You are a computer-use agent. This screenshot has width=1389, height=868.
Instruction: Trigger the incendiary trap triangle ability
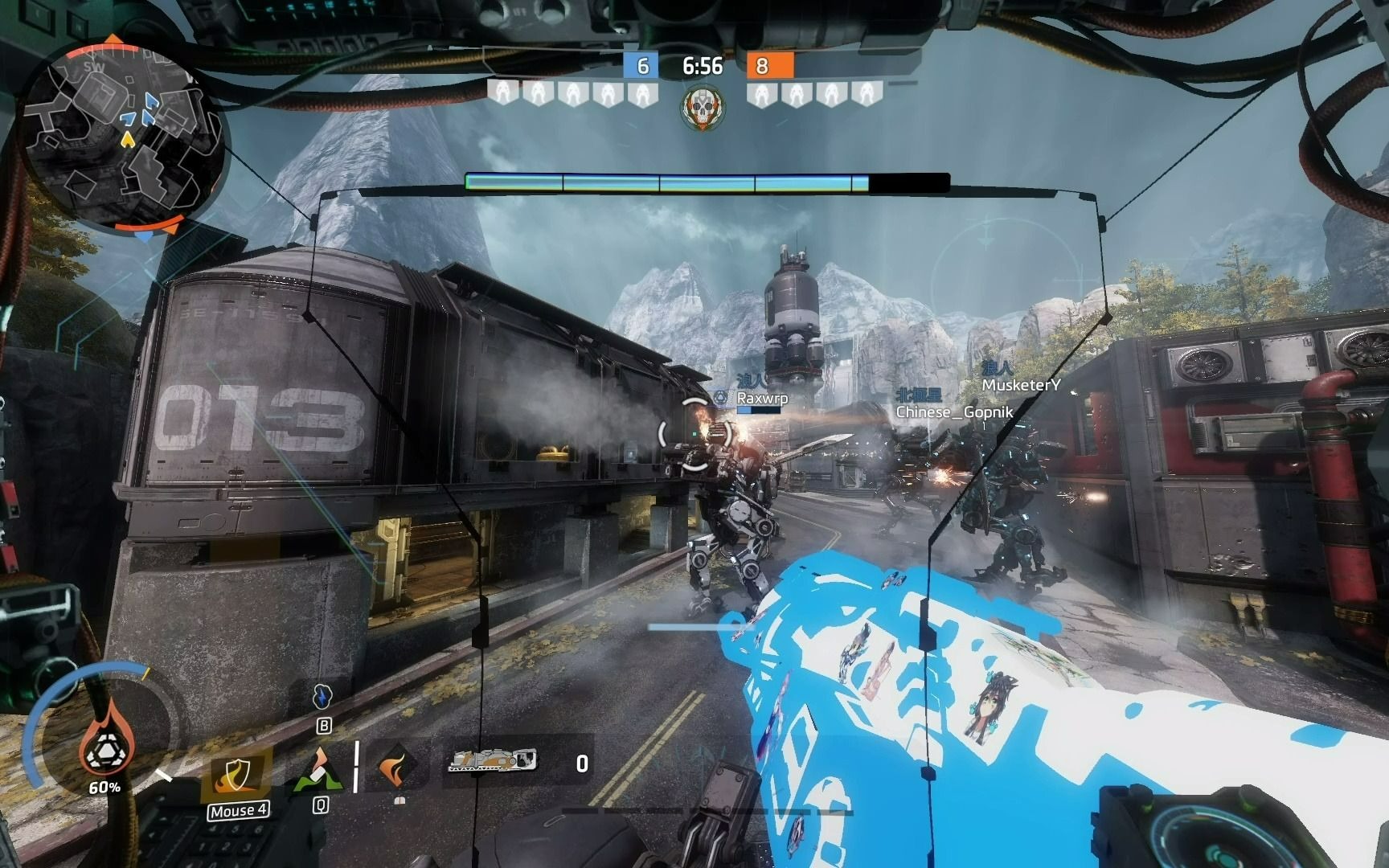[320, 770]
